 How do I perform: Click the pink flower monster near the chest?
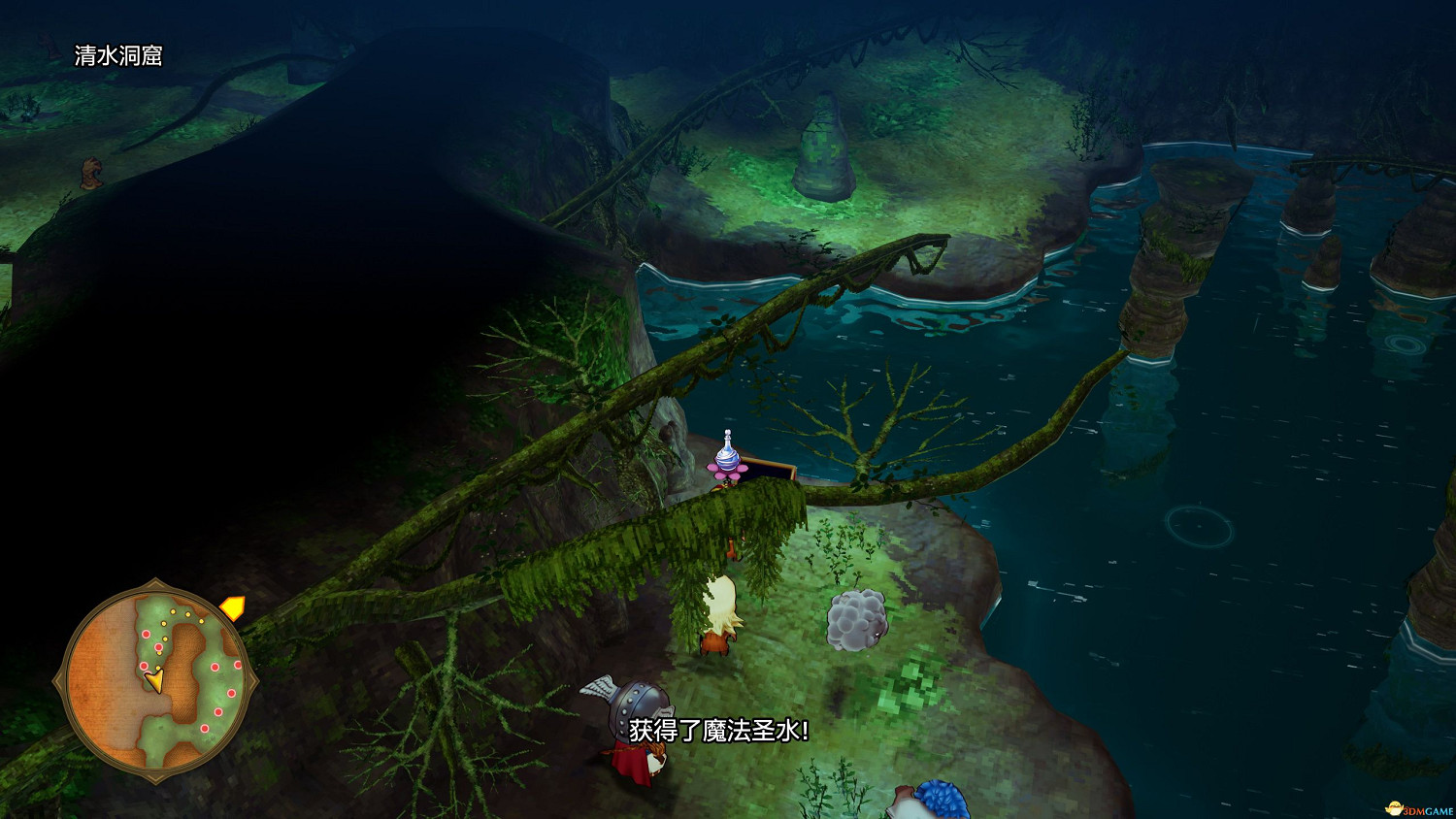pyautogui.click(x=726, y=477)
